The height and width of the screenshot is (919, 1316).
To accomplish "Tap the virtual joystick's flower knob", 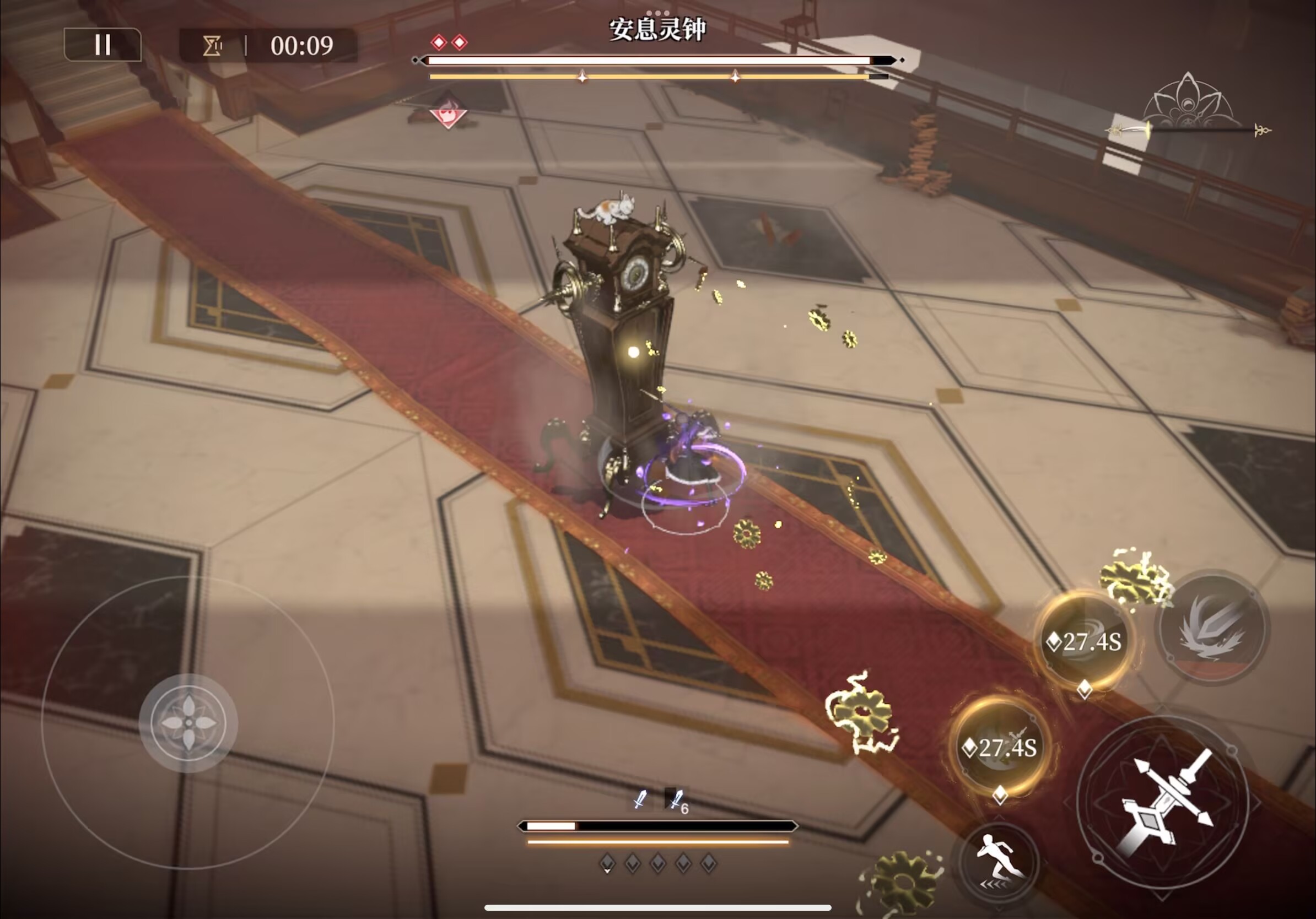I will (188, 722).
